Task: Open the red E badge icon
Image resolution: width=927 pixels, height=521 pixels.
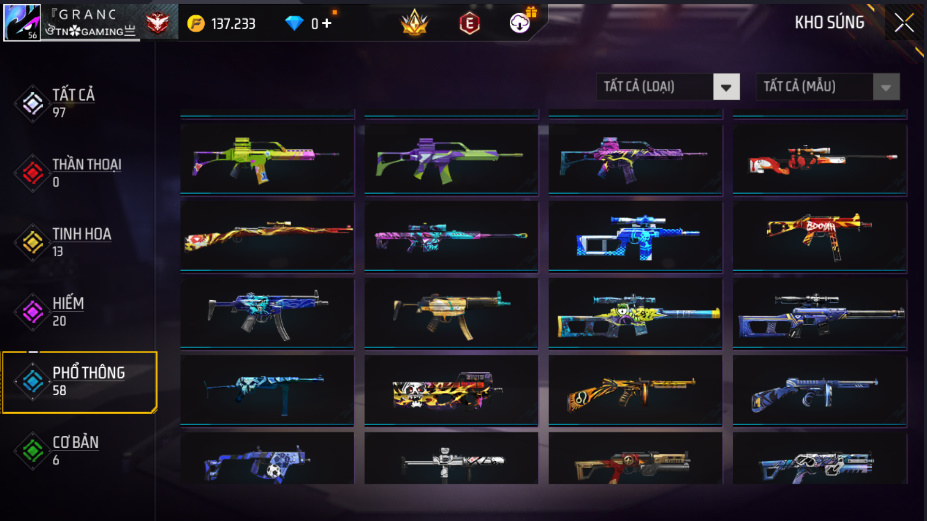Action: click(468, 23)
